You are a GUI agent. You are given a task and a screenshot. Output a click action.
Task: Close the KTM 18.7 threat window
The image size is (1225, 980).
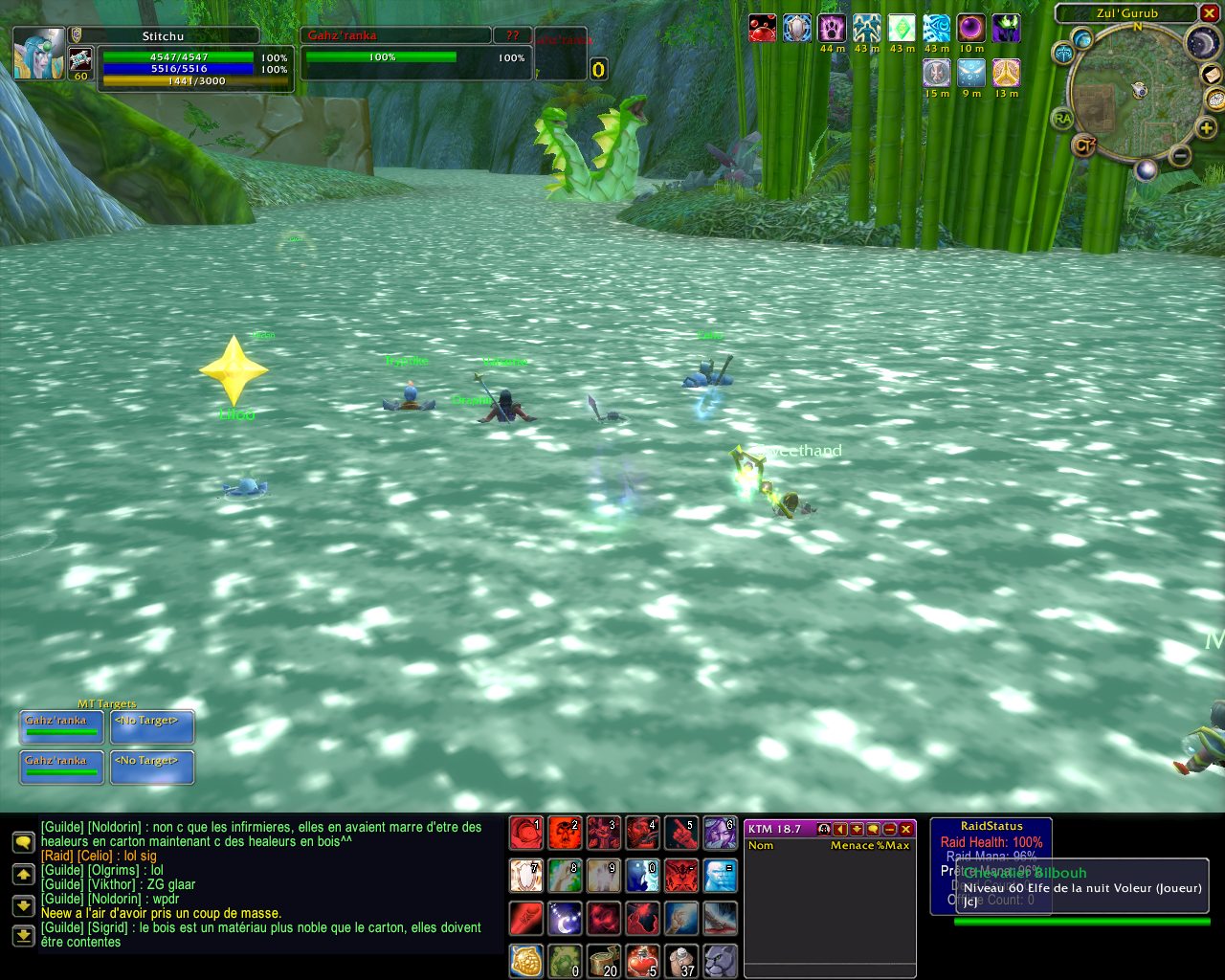tap(906, 829)
